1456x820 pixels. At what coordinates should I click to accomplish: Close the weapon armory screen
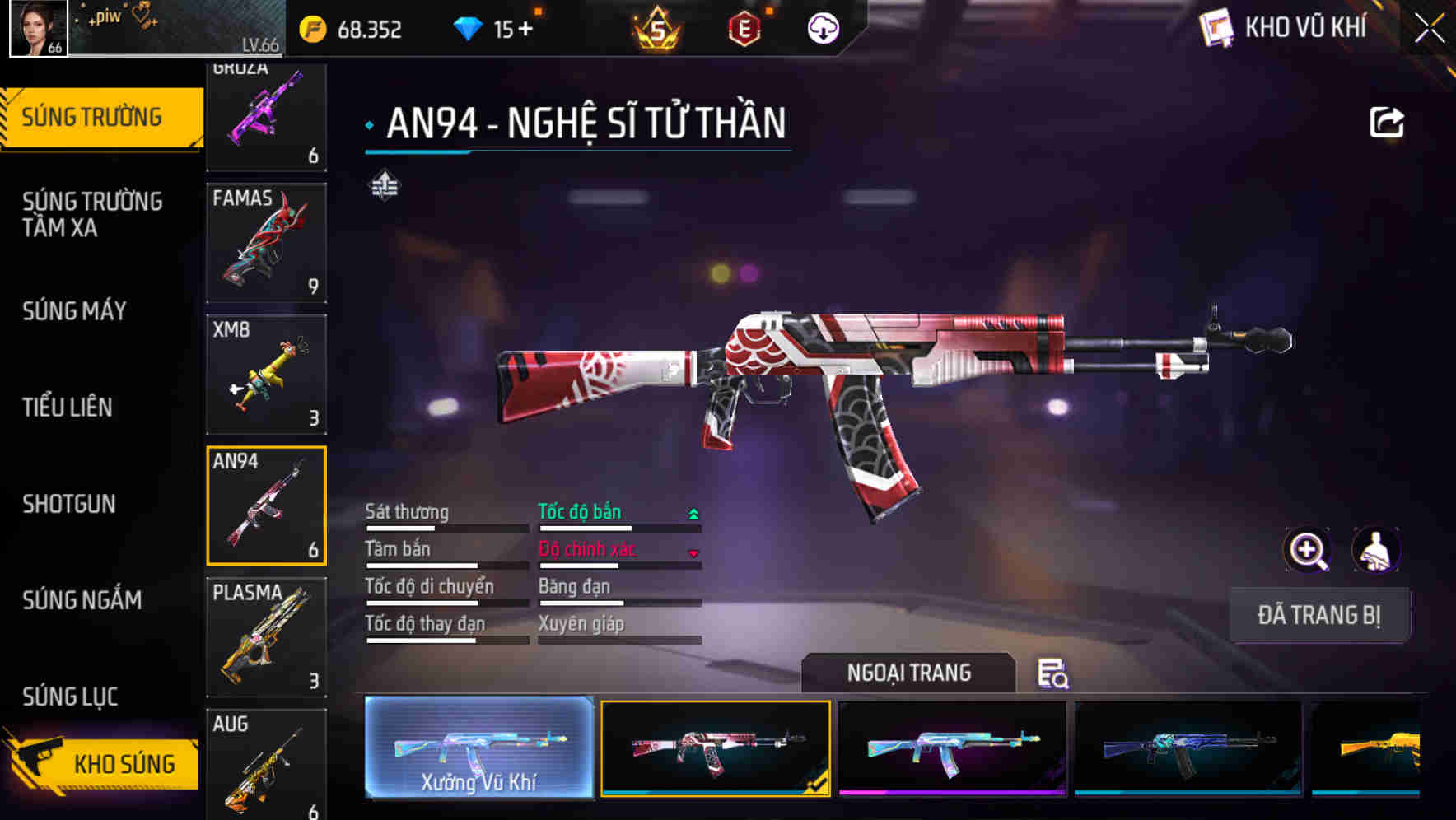1429,29
